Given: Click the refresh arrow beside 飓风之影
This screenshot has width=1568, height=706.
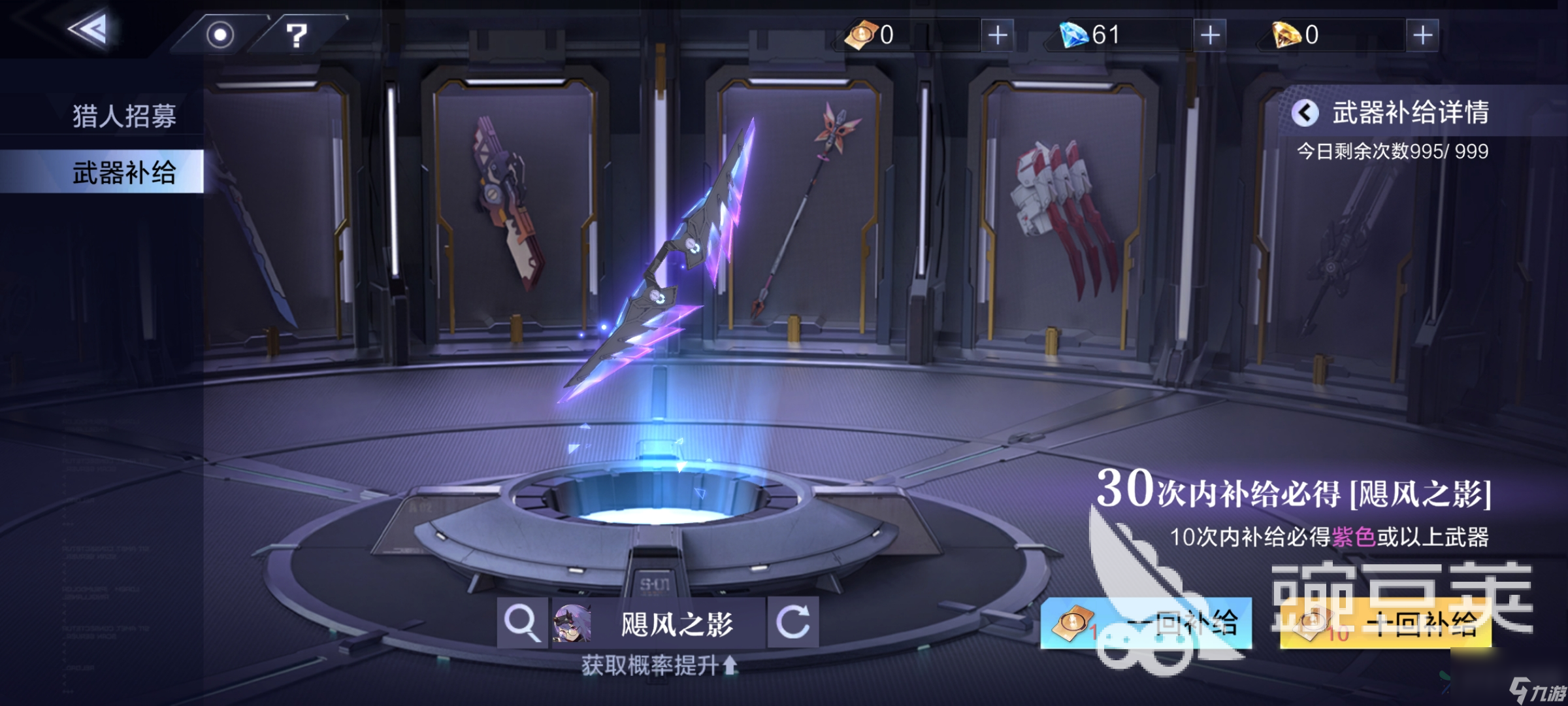Looking at the screenshot, I should (x=792, y=622).
